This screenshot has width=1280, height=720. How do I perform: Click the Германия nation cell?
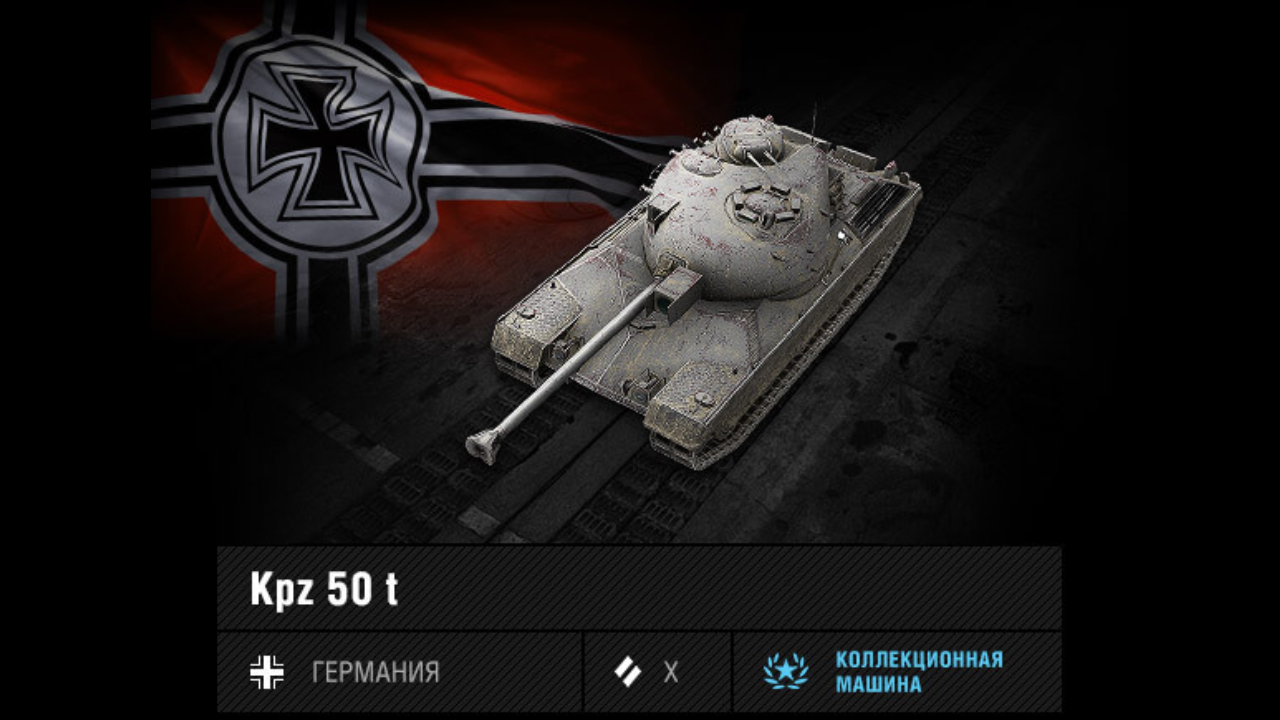[399, 672]
